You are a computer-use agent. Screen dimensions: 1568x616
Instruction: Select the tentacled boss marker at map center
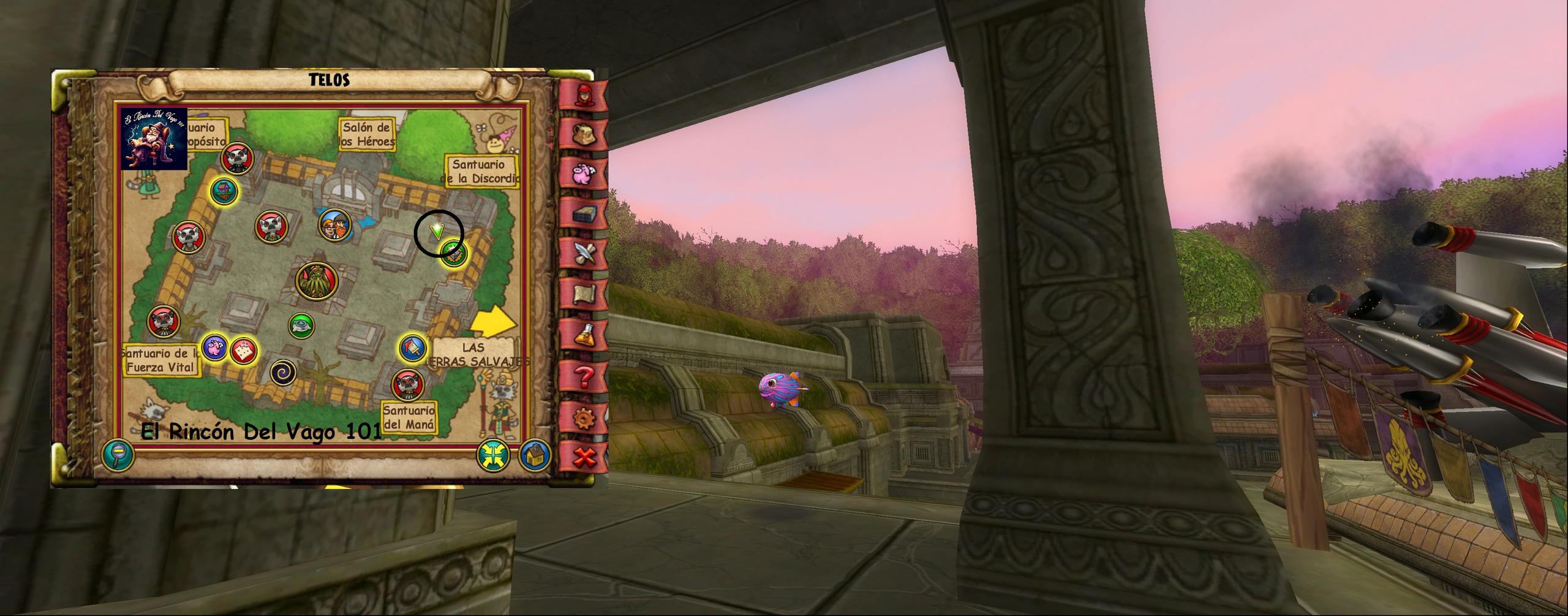(317, 281)
